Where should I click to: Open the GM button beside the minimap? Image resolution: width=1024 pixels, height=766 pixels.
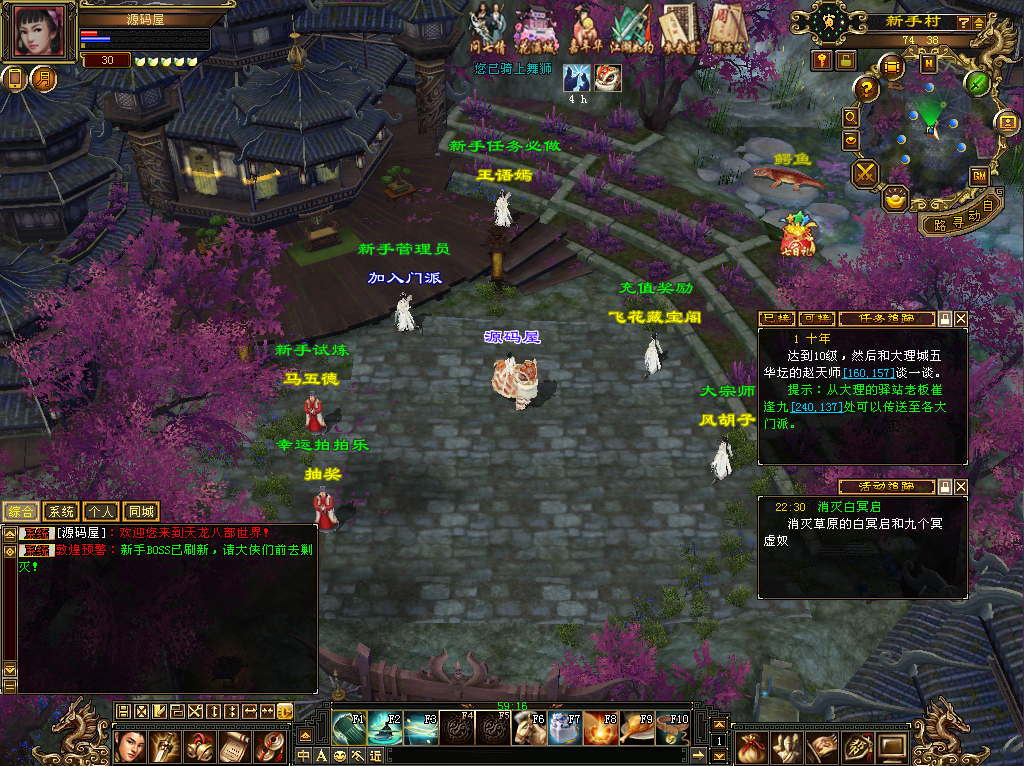click(x=979, y=175)
